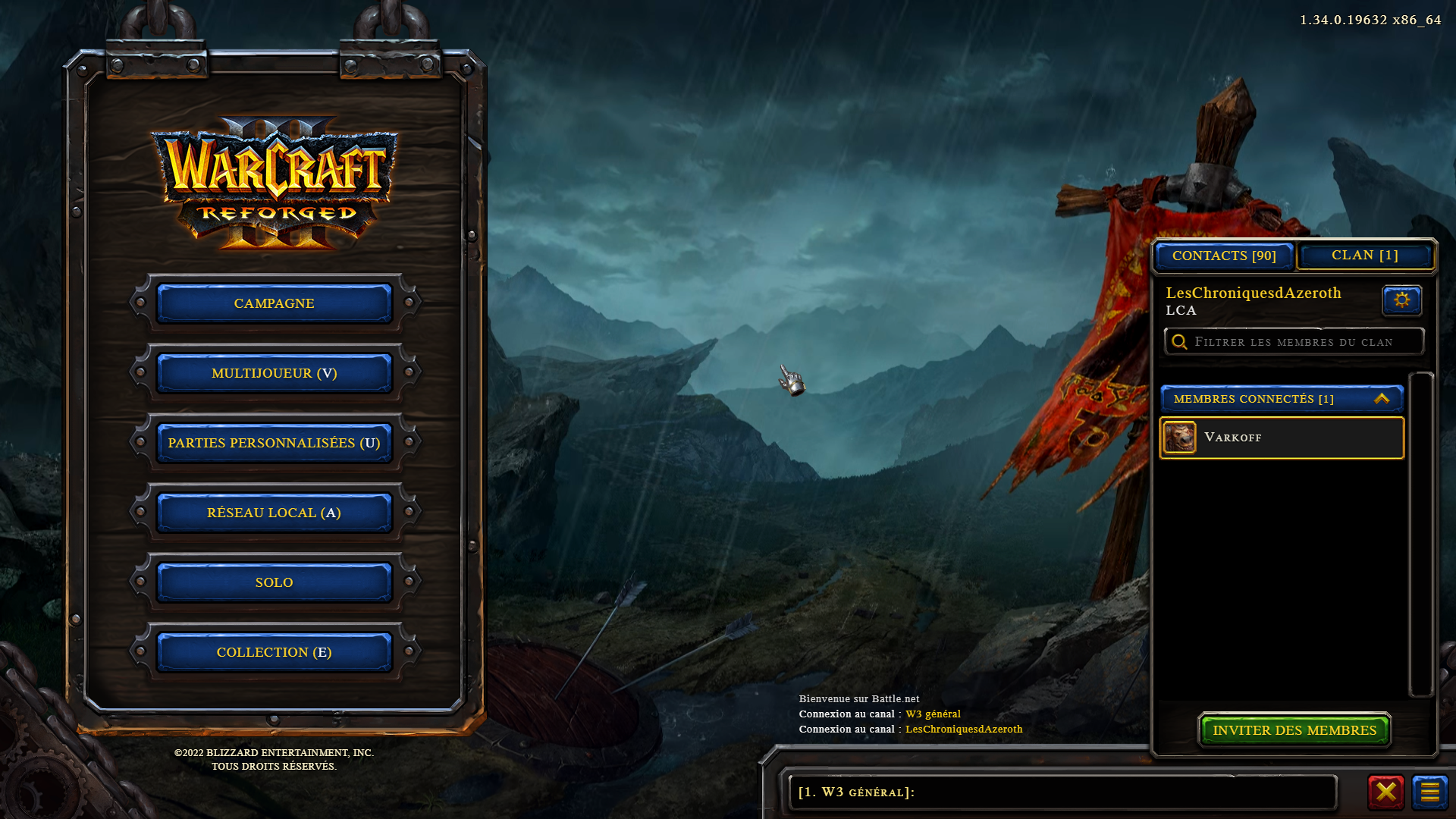Image resolution: width=1456 pixels, height=819 pixels.
Task: Open clan settings gear icon
Action: pyautogui.click(x=1401, y=300)
